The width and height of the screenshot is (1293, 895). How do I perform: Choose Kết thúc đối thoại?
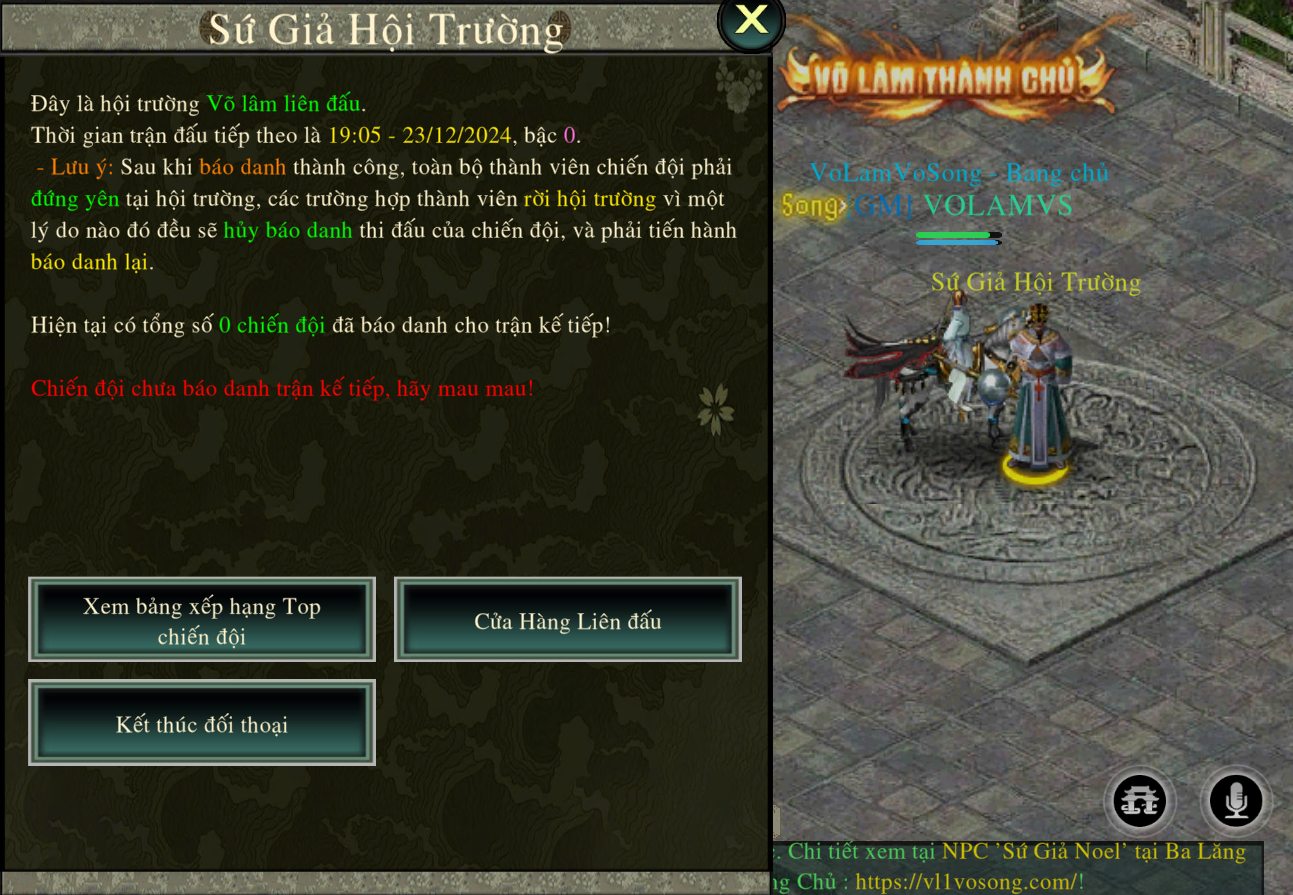[202, 723]
